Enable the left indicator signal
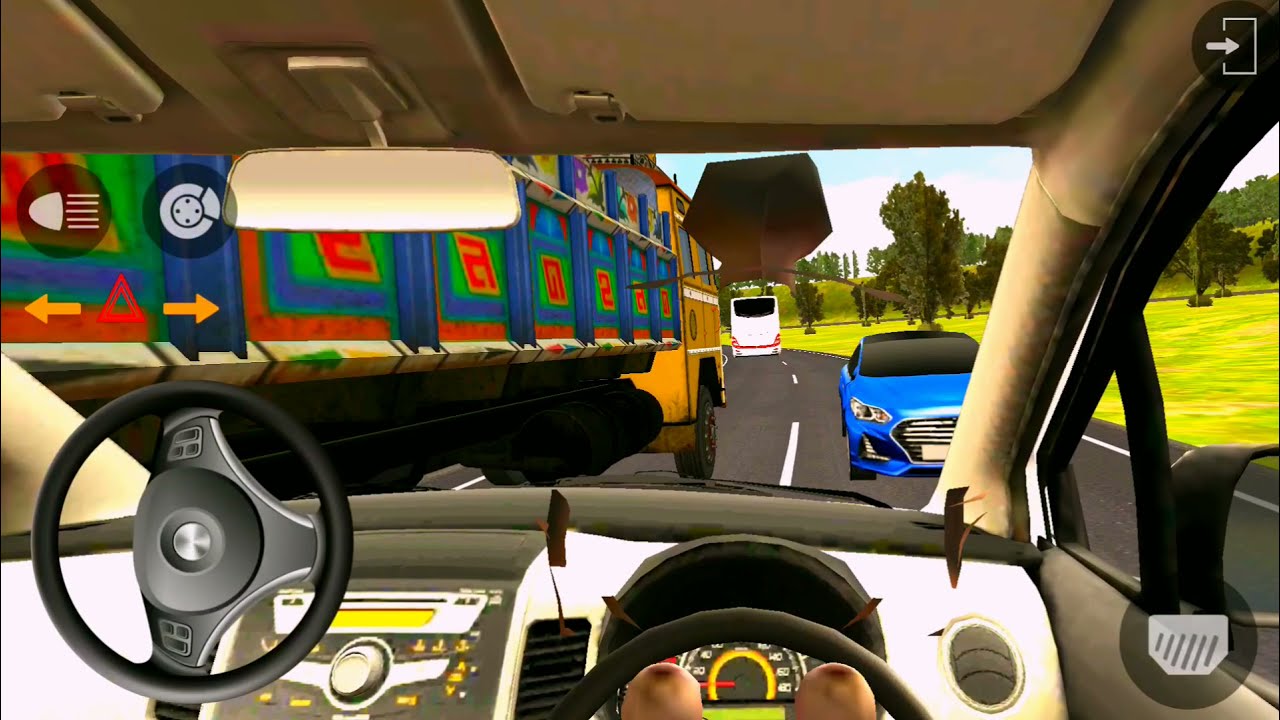 click(55, 310)
